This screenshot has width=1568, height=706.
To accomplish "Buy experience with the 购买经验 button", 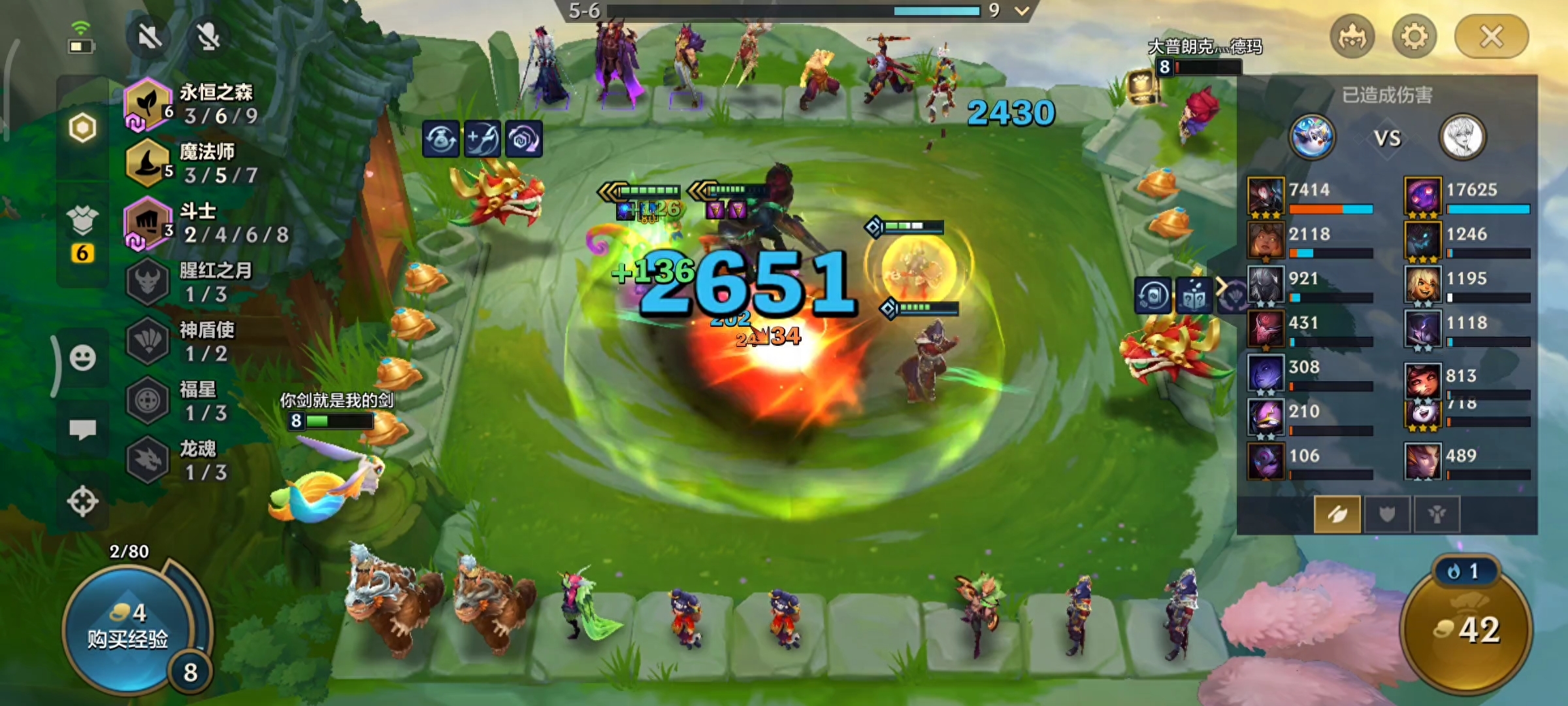I will pyautogui.click(x=128, y=628).
